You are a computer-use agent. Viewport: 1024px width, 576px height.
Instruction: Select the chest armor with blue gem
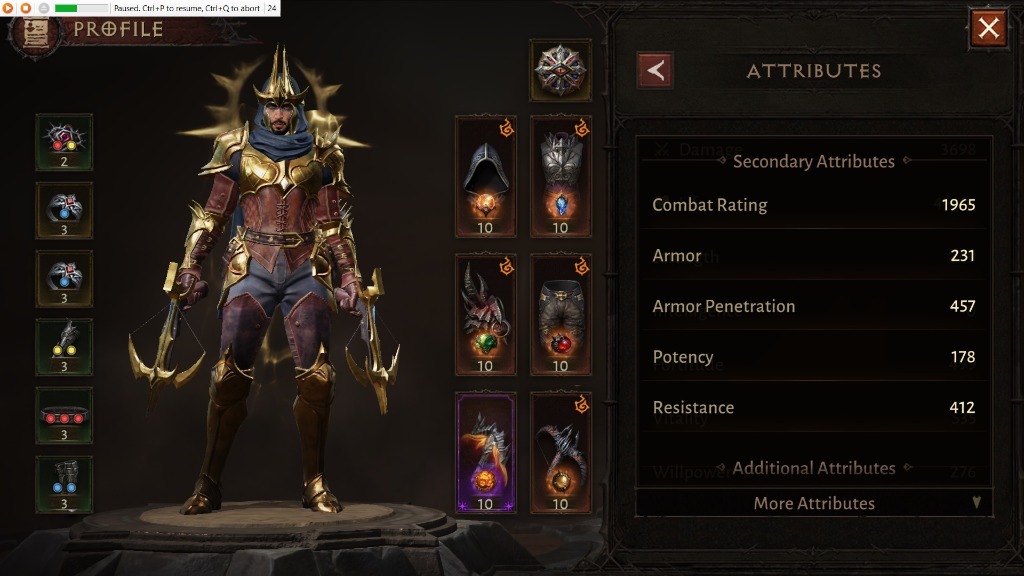click(x=560, y=176)
